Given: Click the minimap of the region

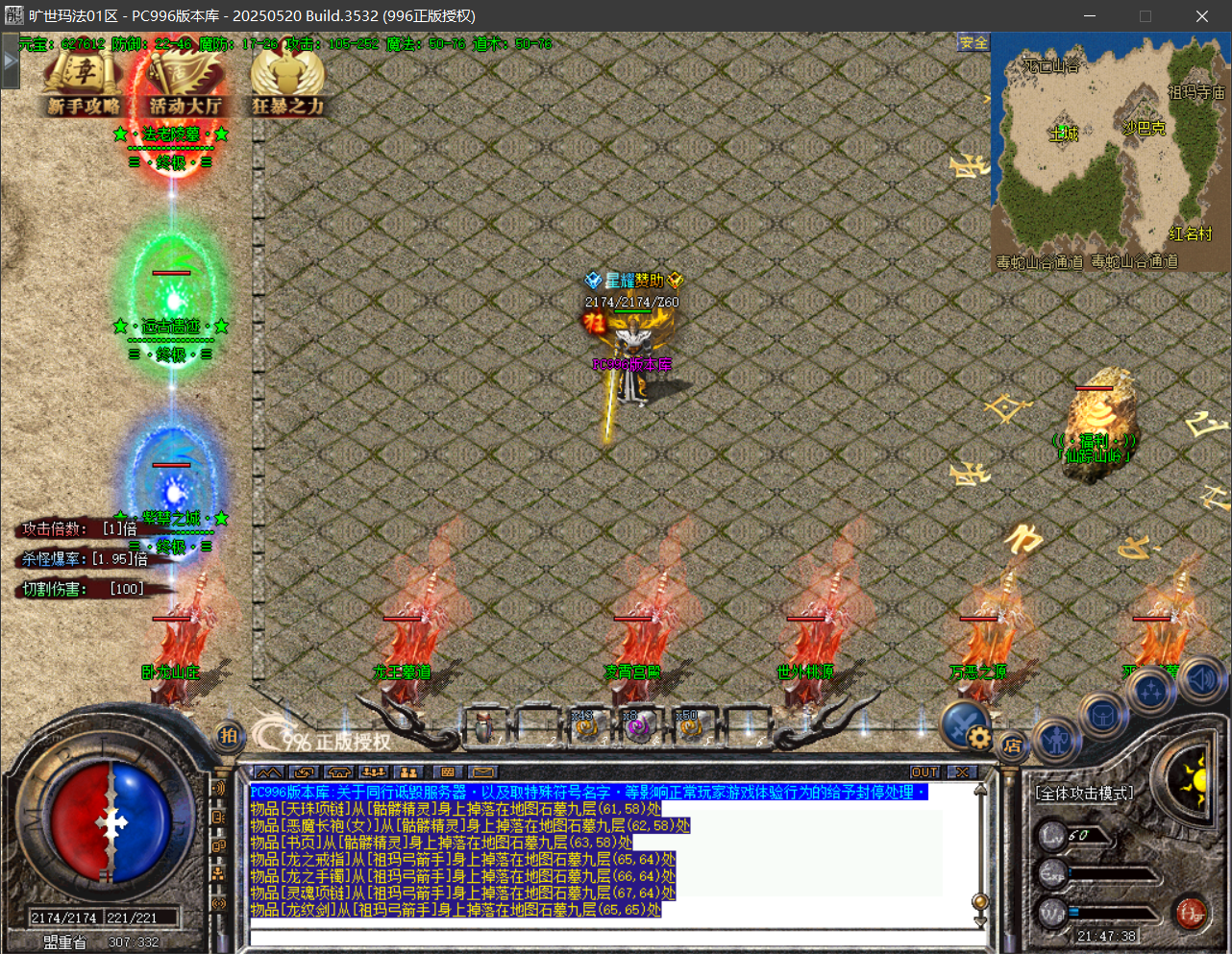Looking at the screenshot, I should pyautogui.click(x=1110, y=154).
